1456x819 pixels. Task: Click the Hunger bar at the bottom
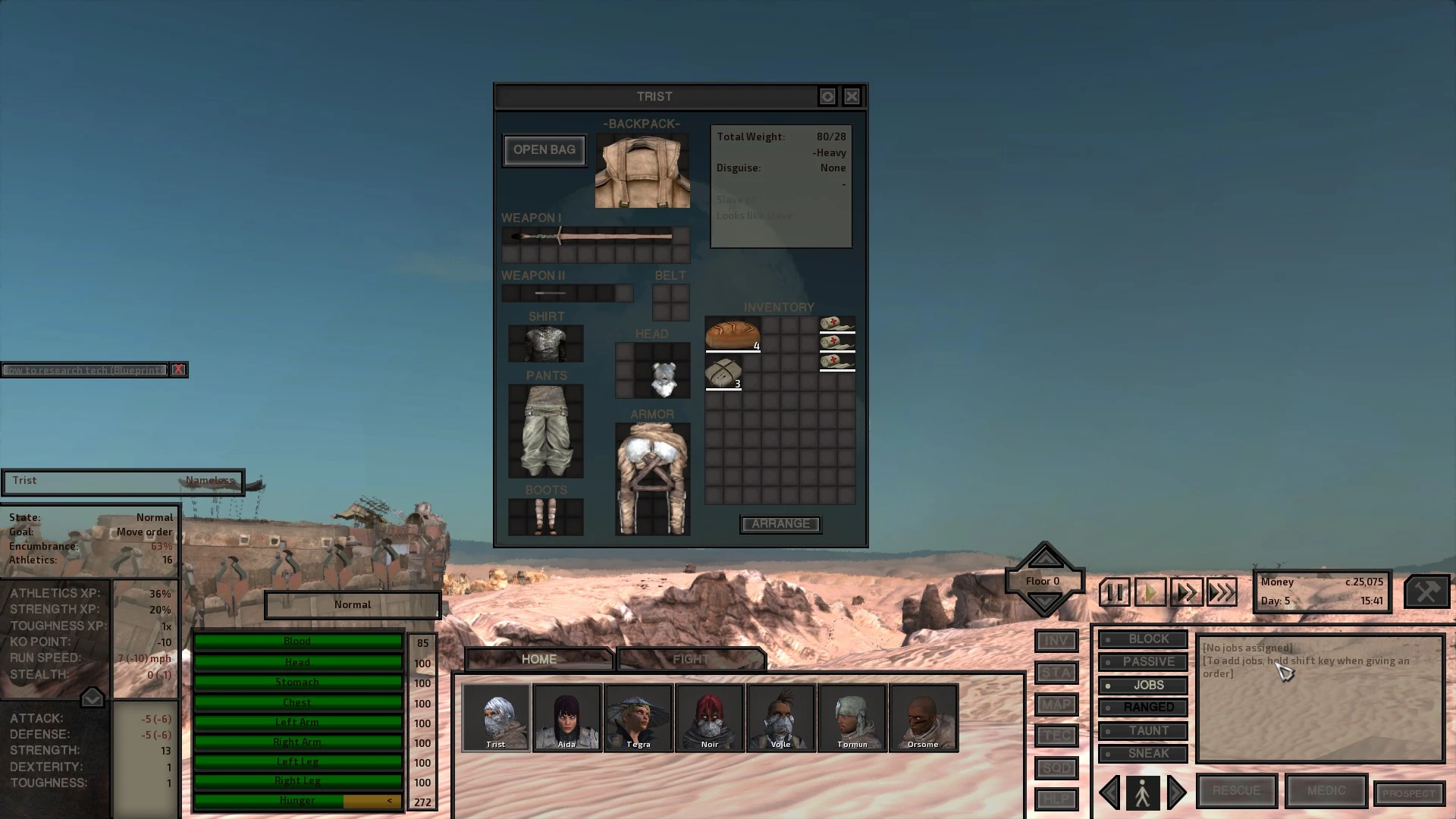[x=298, y=800]
